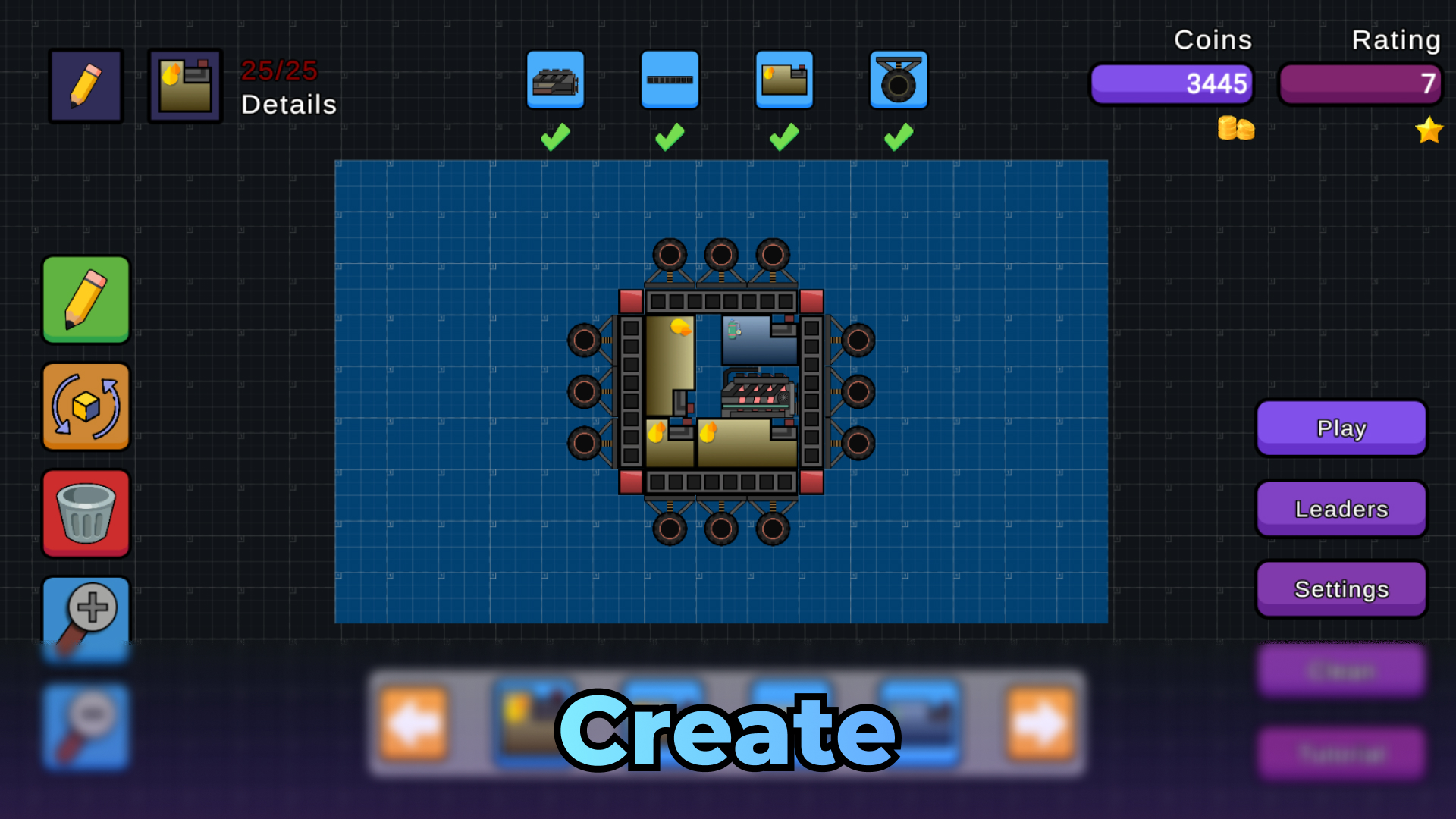Open the wheel parts category
The height and width of the screenshot is (819, 1456).
pos(899,79)
